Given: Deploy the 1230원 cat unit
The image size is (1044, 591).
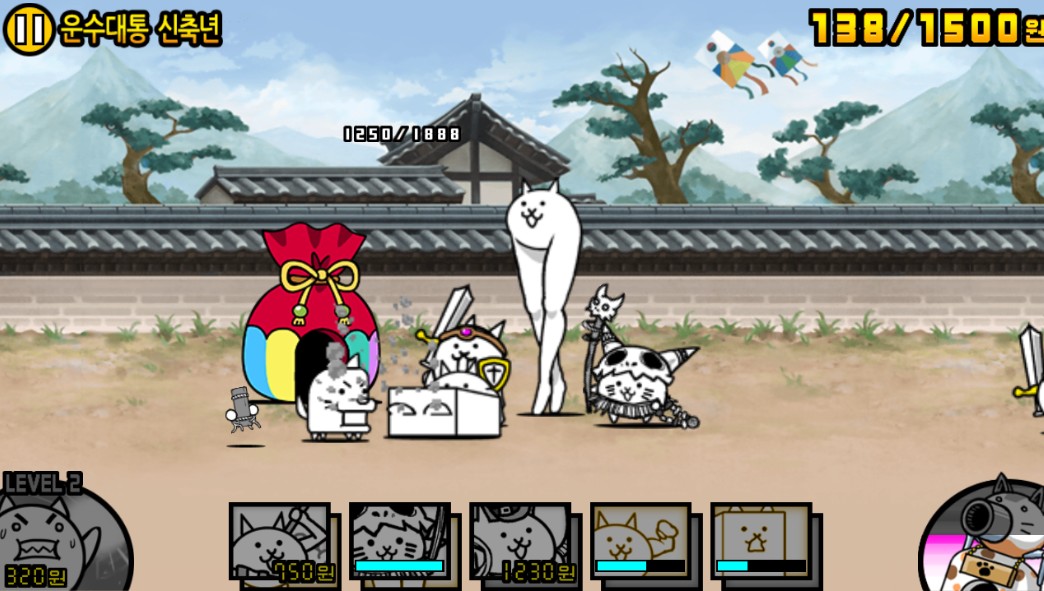Looking at the screenshot, I should point(520,542).
